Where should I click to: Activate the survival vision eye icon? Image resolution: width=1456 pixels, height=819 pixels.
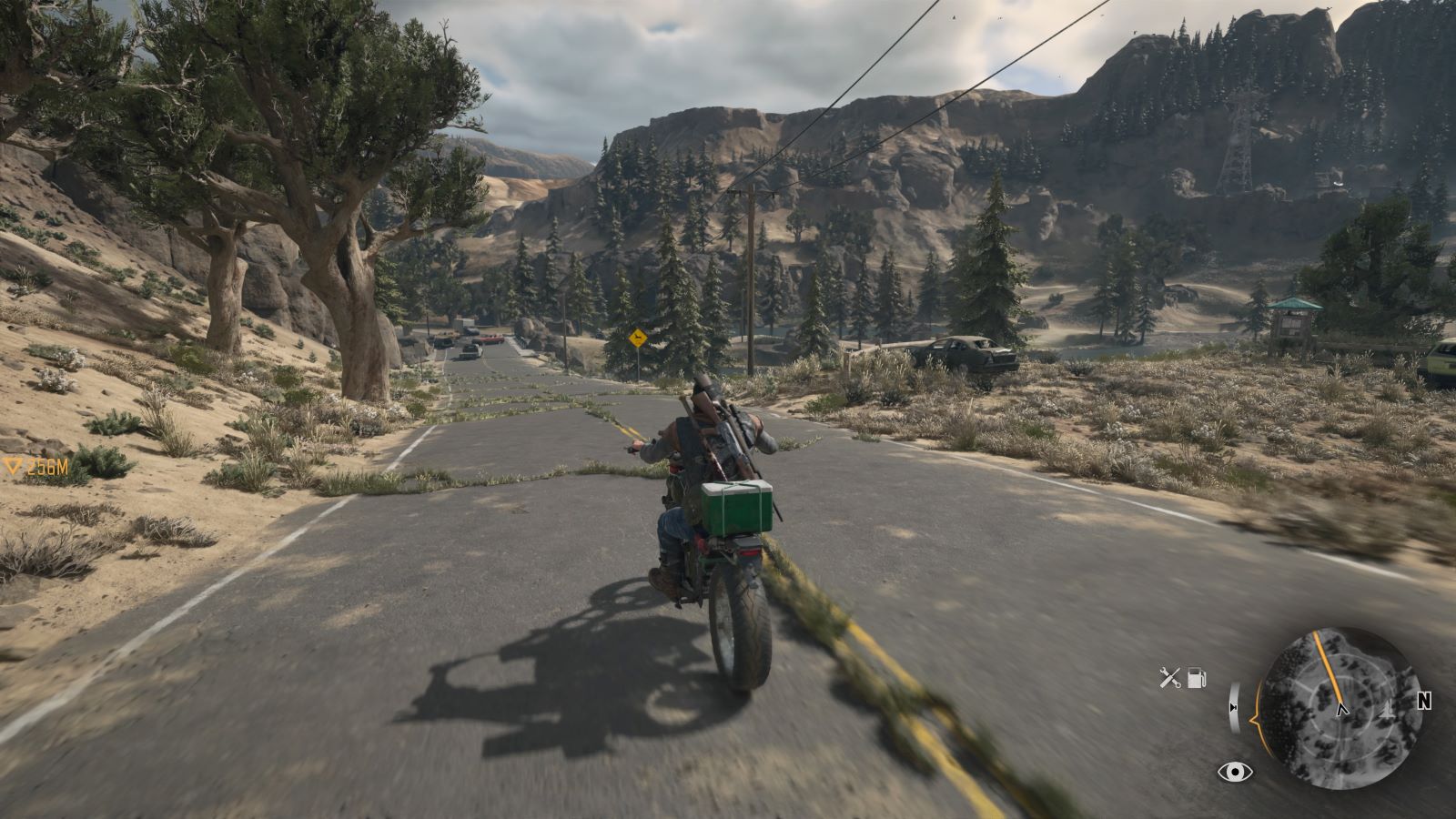(x=1234, y=773)
